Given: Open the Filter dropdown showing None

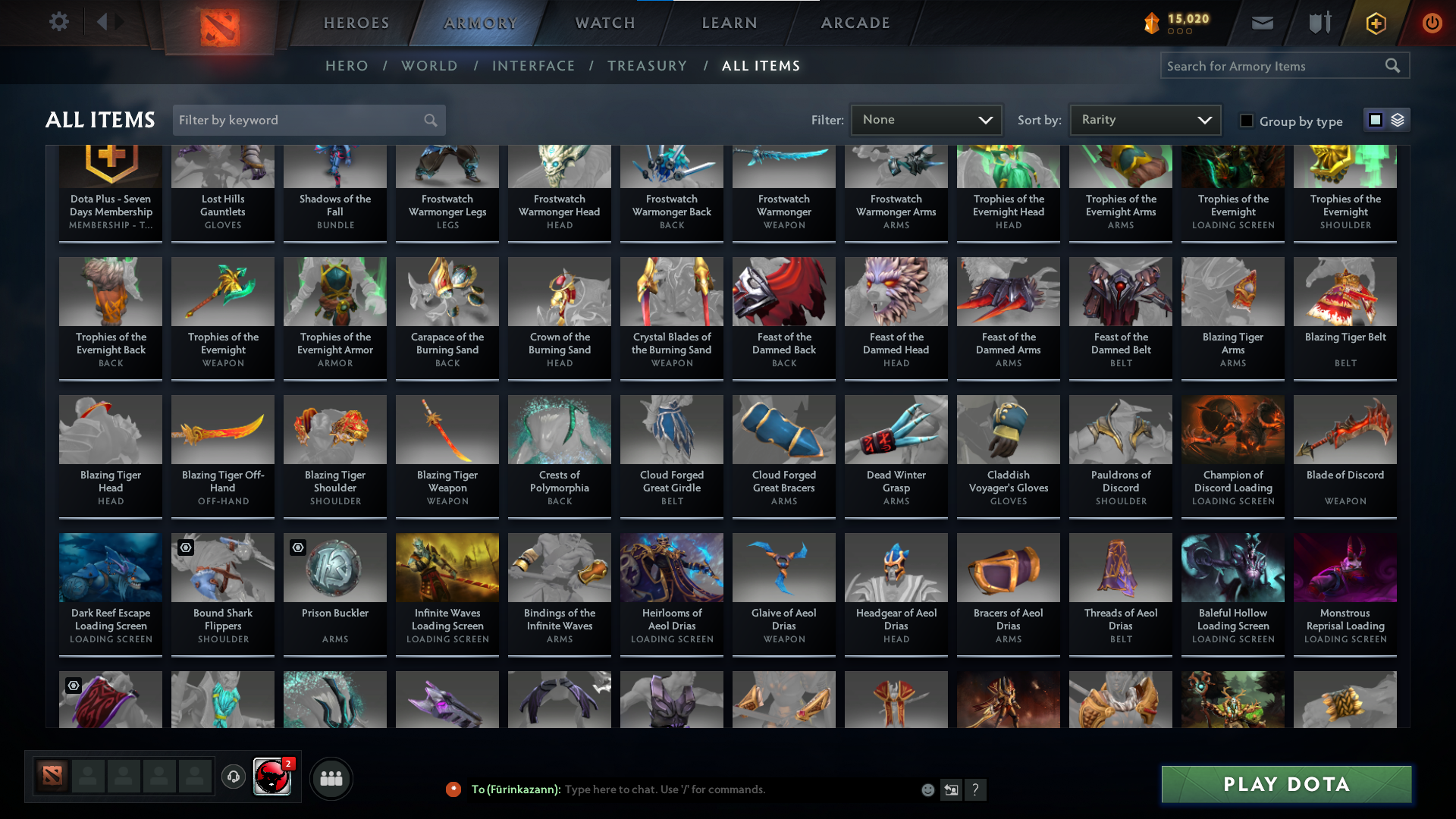Looking at the screenshot, I should coord(926,119).
